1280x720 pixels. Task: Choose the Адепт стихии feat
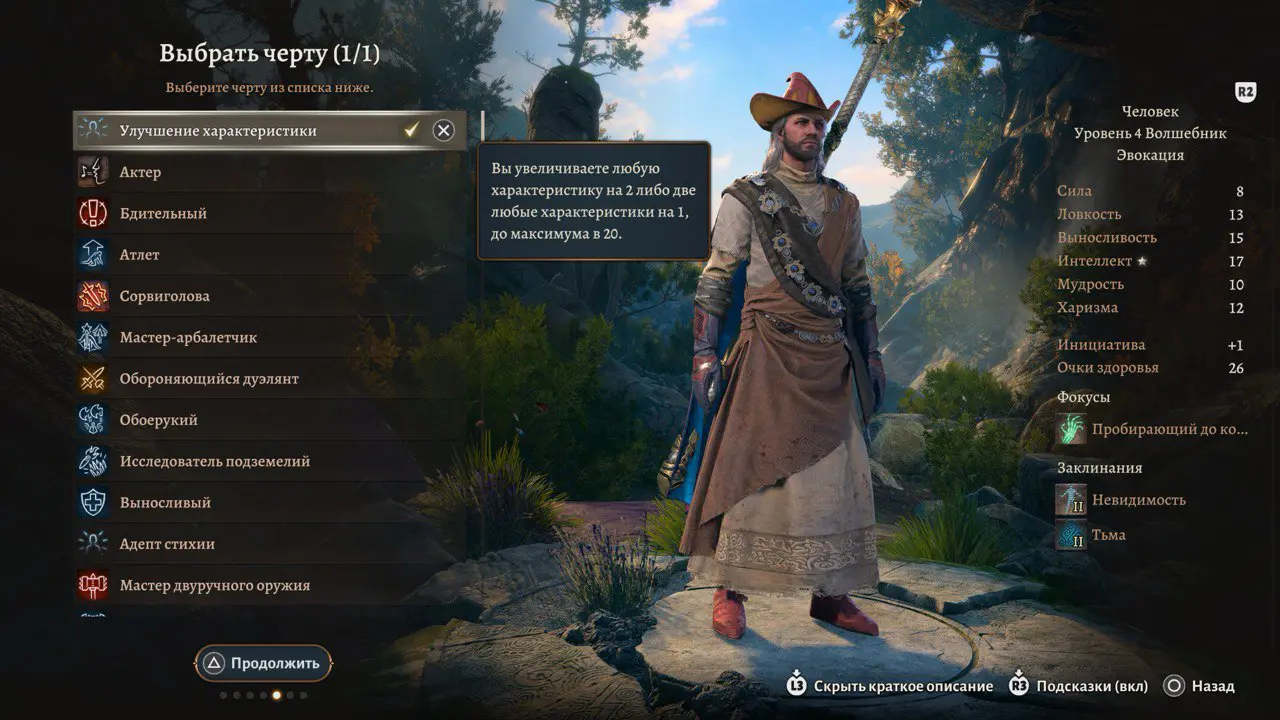pos(167,544)
